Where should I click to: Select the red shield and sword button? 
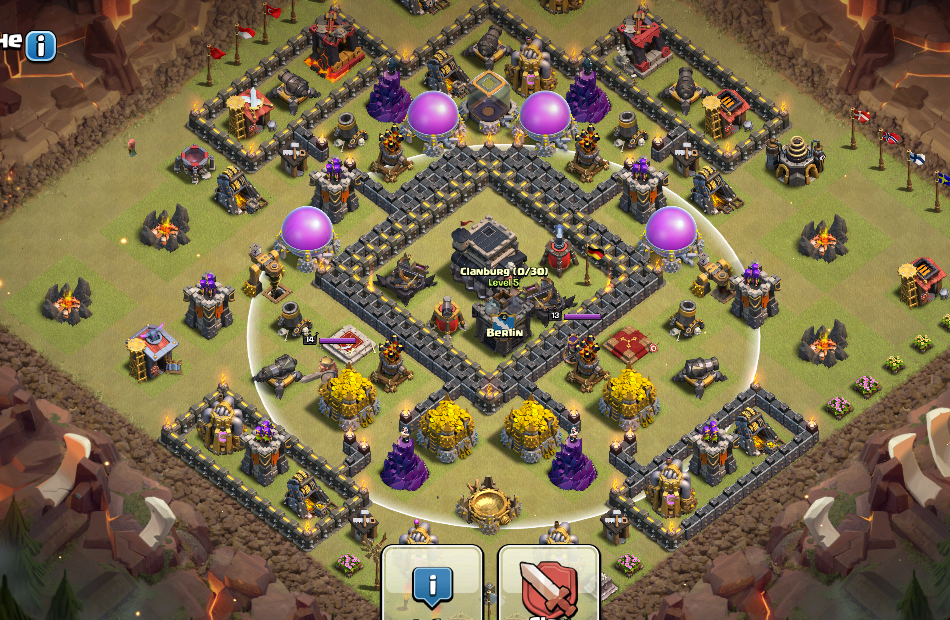tap(548, 585)
